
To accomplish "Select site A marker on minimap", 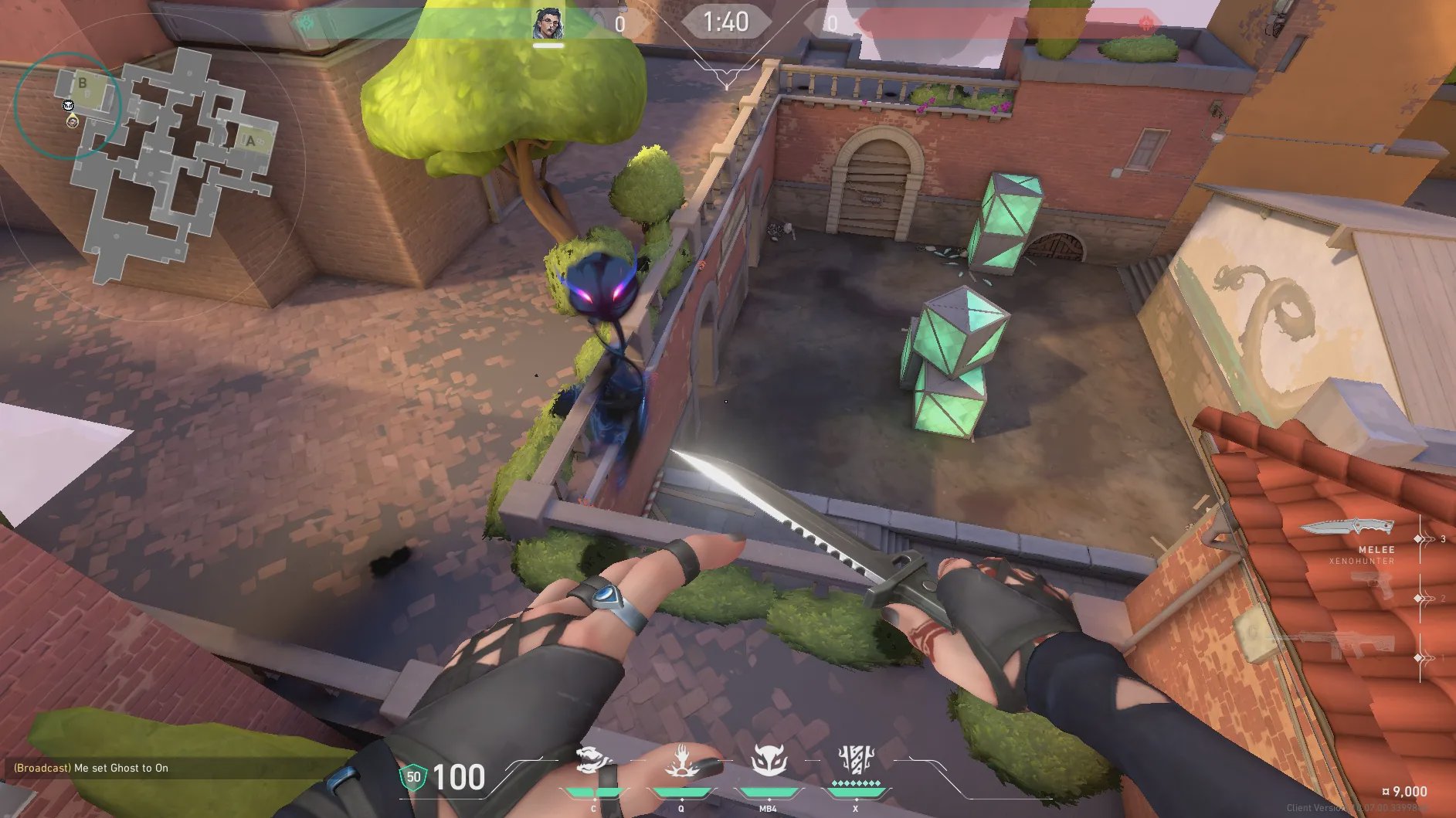I will [250, 141].
